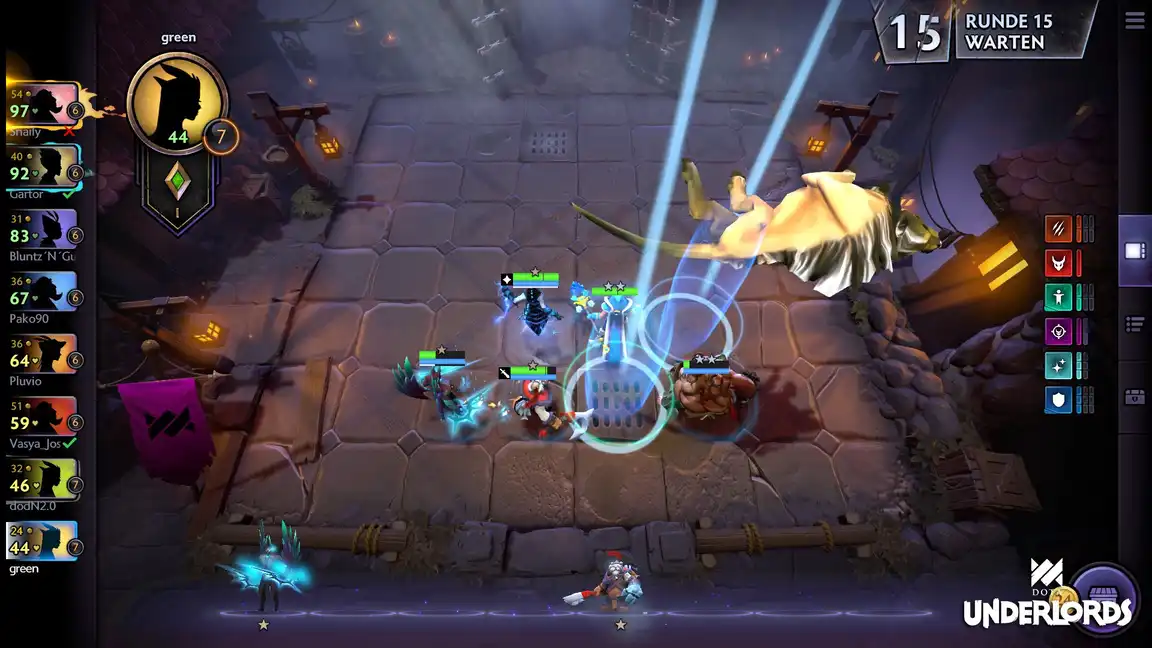Open the purple shop button
The width and height of the screenshot is (1152, 648).
(1104, 599)
